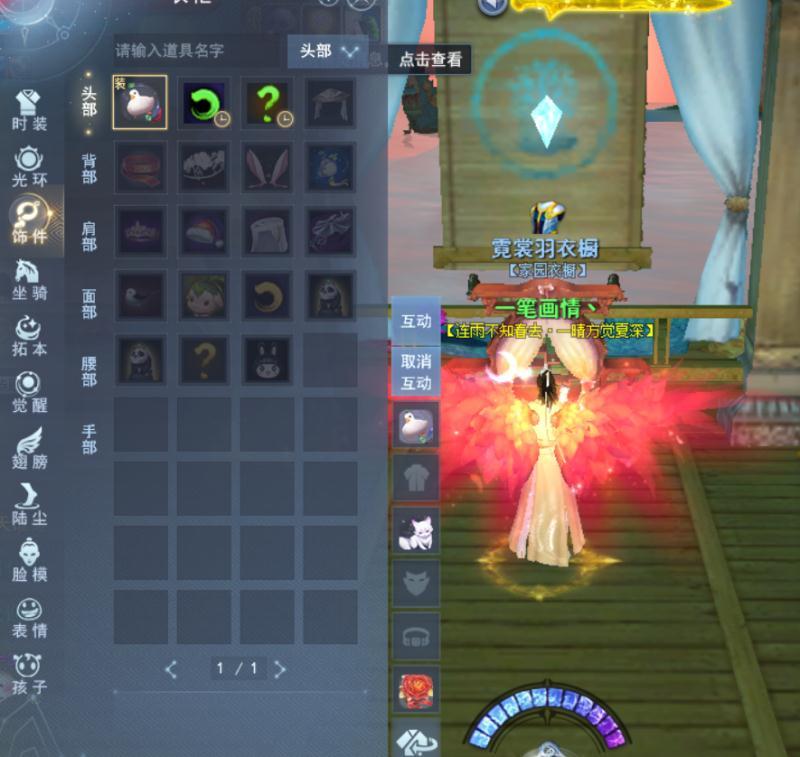This screenshot has width=800, height=757.
Task: Type in the item name search field
Action: [x=195, y=50]
